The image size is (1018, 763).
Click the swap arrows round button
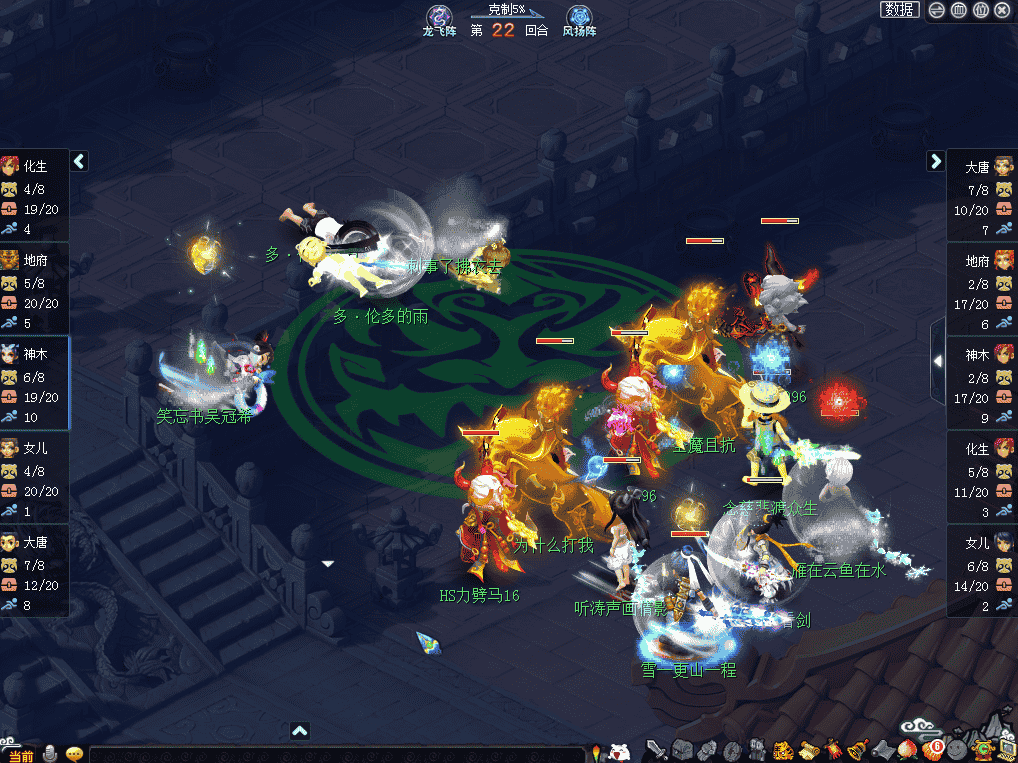[x=937, y=10]
